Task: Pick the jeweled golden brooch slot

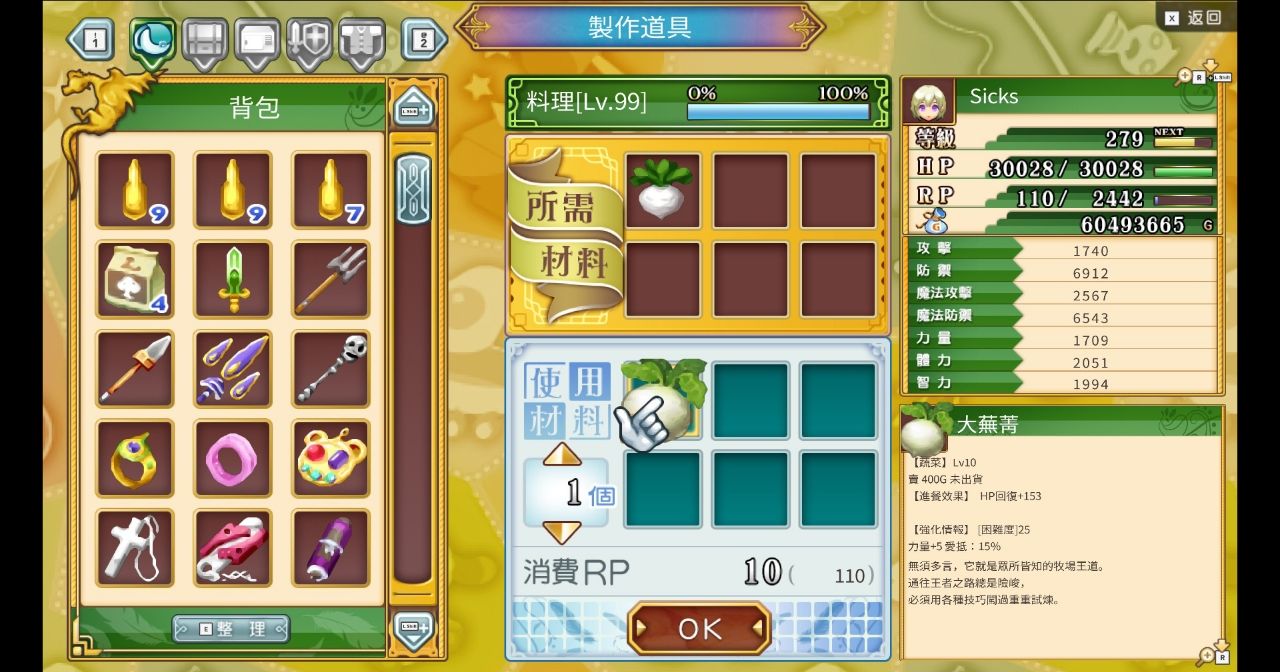Action: point(330,458)
